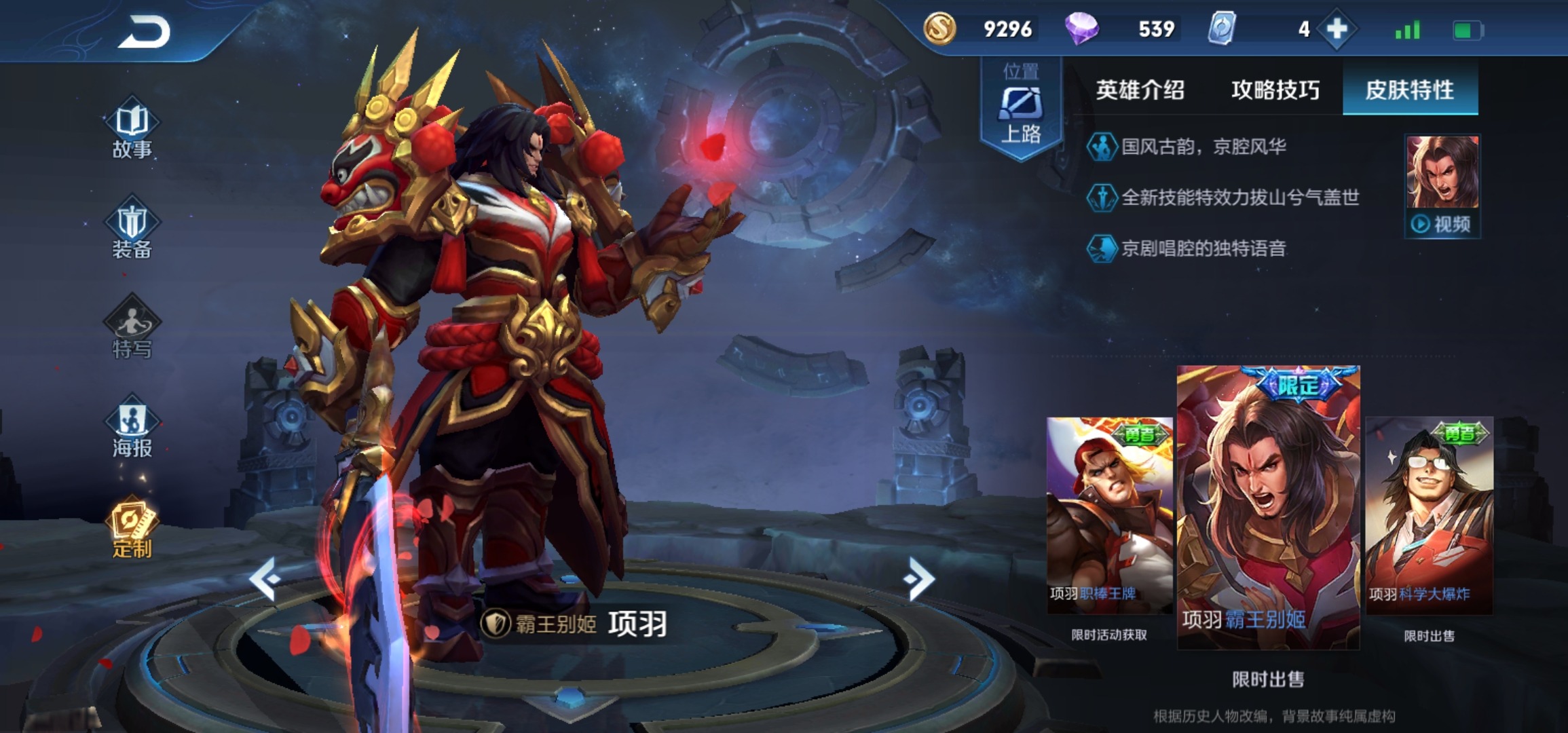Select the 皮肤特性 tab
1568x733 pixels.
click(1409, 90)
